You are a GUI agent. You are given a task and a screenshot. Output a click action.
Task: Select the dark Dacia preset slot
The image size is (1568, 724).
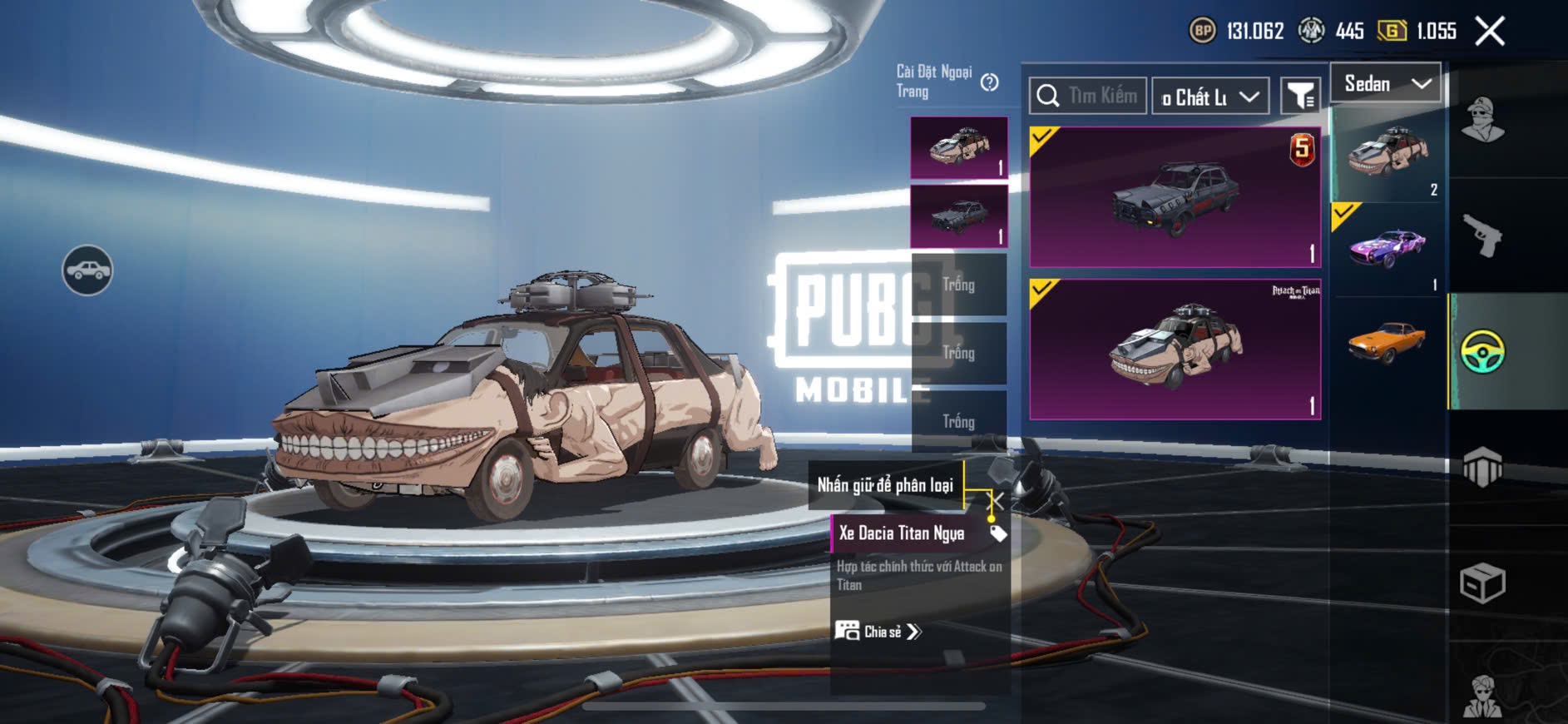959,216
